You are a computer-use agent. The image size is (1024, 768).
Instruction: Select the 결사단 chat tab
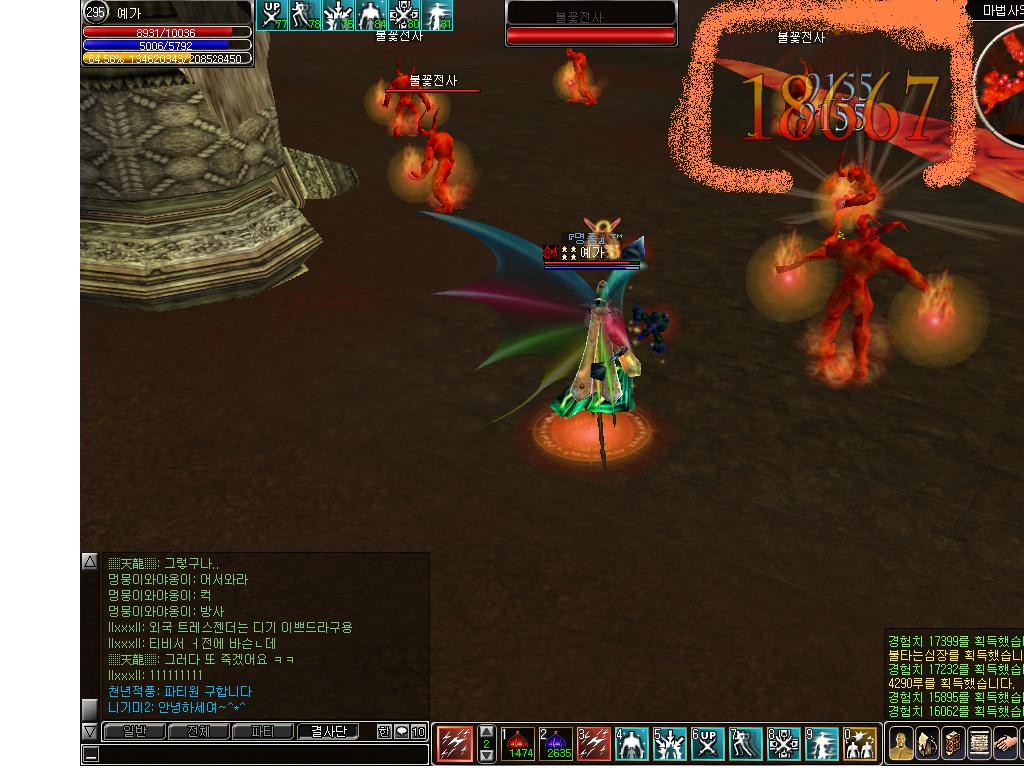(328, 731)
